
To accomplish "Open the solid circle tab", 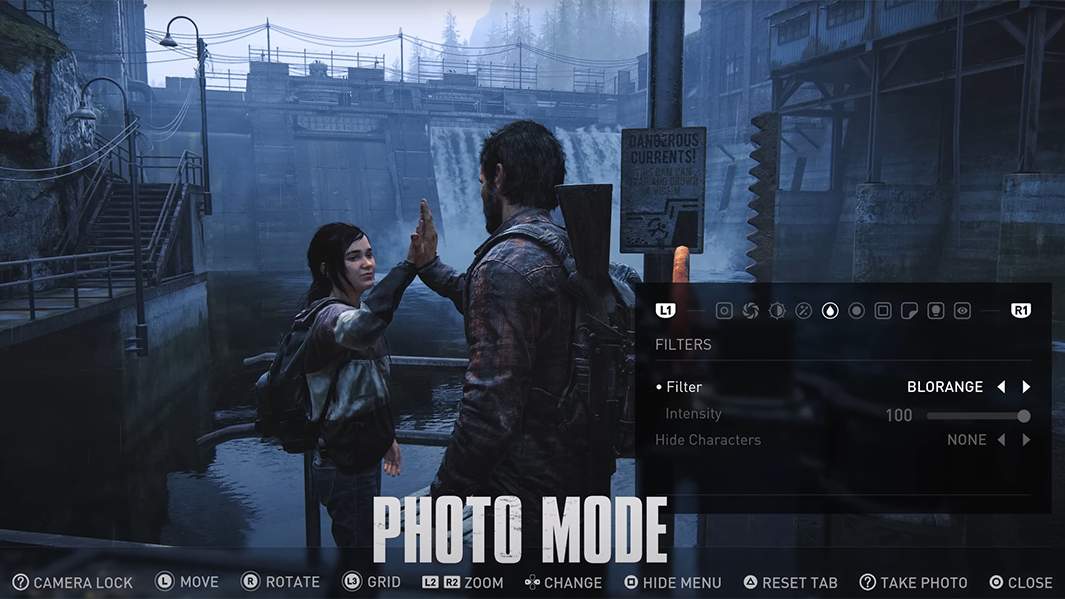I will [856, 311].
